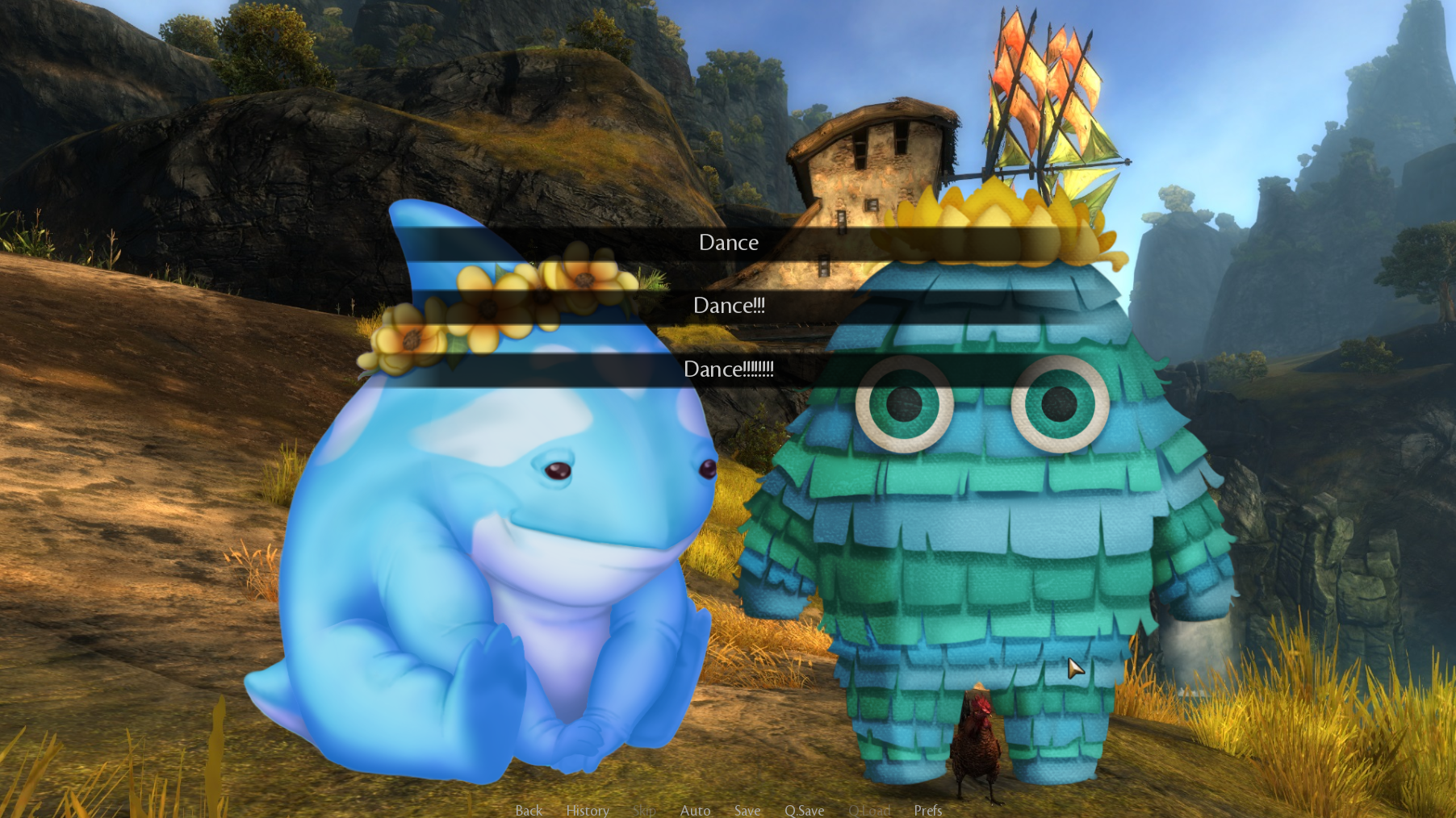Screen dimensions: 1456x818
Task: Open the Prefs menu
Action: click(927, 810)
